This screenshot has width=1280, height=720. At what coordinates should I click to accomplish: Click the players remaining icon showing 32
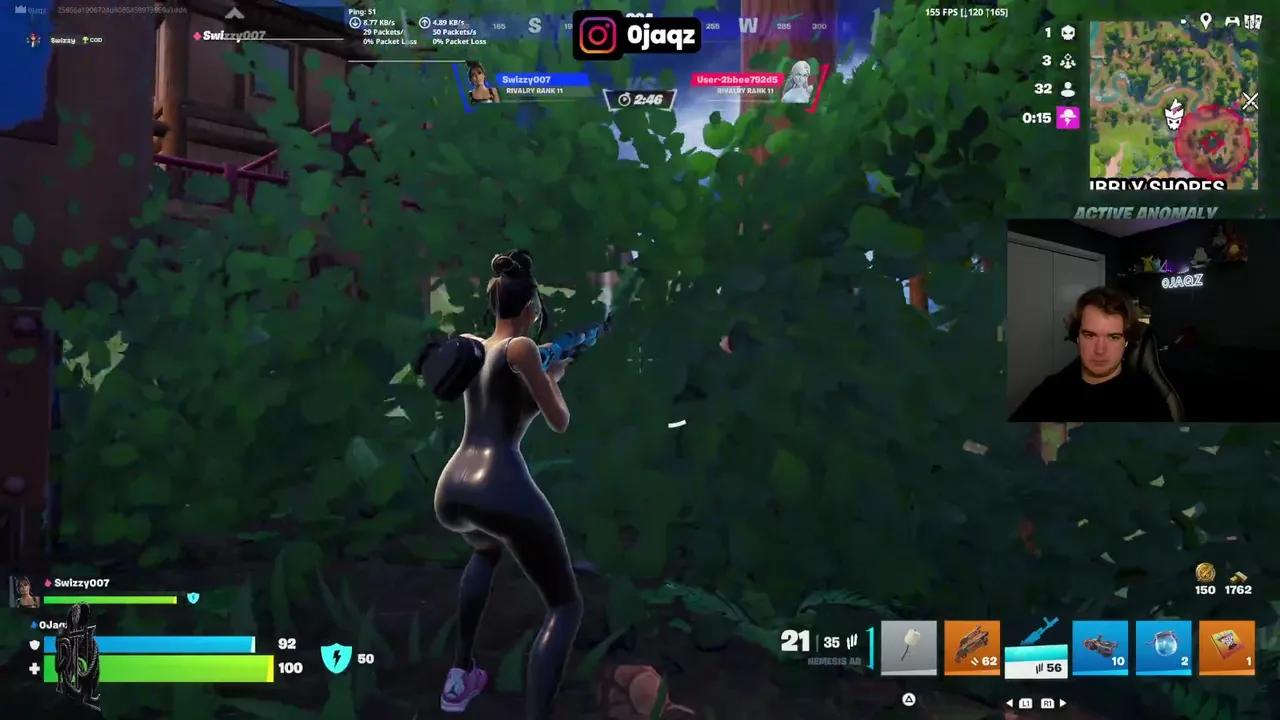1068,88
